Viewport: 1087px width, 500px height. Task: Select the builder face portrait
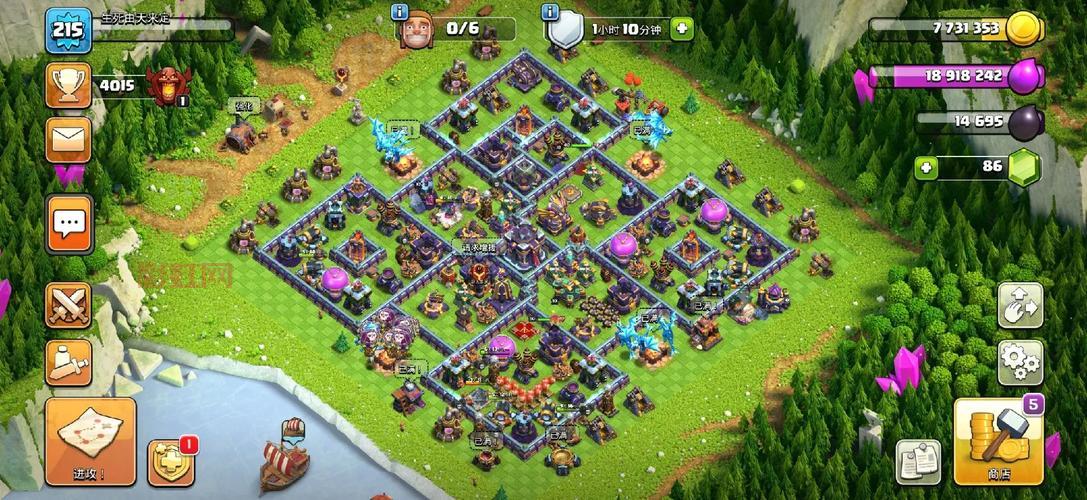(x=417, y=32)
